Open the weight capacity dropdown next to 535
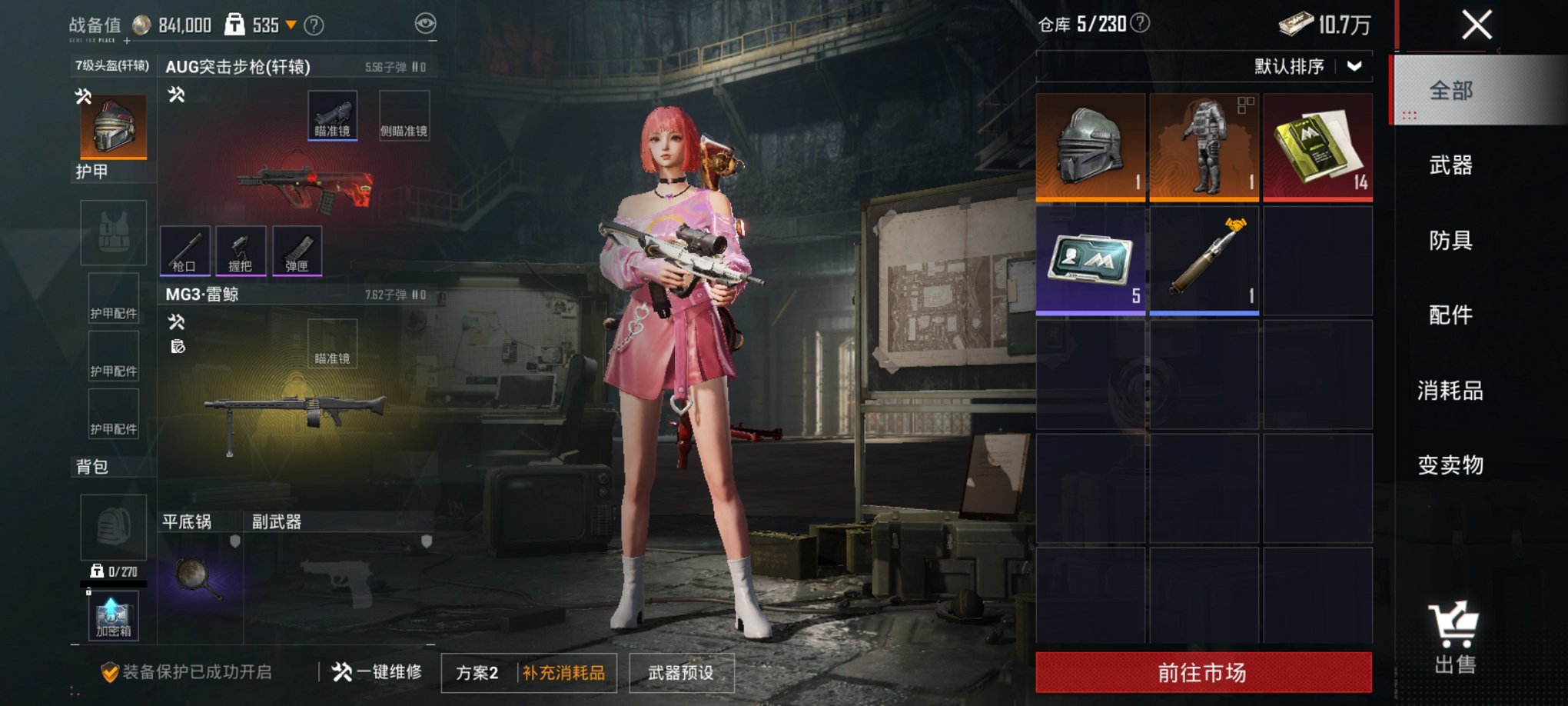Image resolution: width=1568 pixels, height=706 pixels. click(289, 24)
